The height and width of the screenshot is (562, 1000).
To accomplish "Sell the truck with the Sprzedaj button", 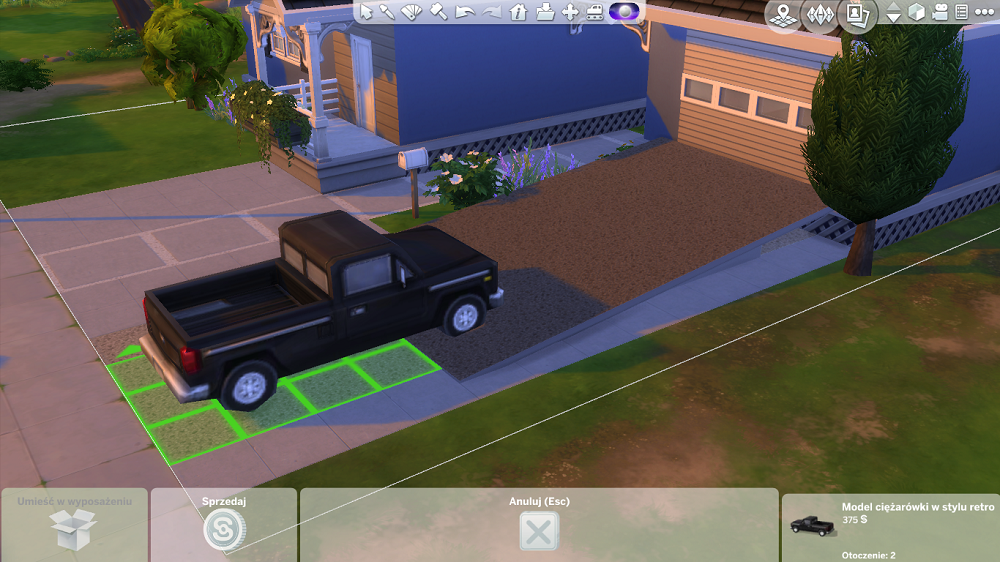I will (224, 528).
